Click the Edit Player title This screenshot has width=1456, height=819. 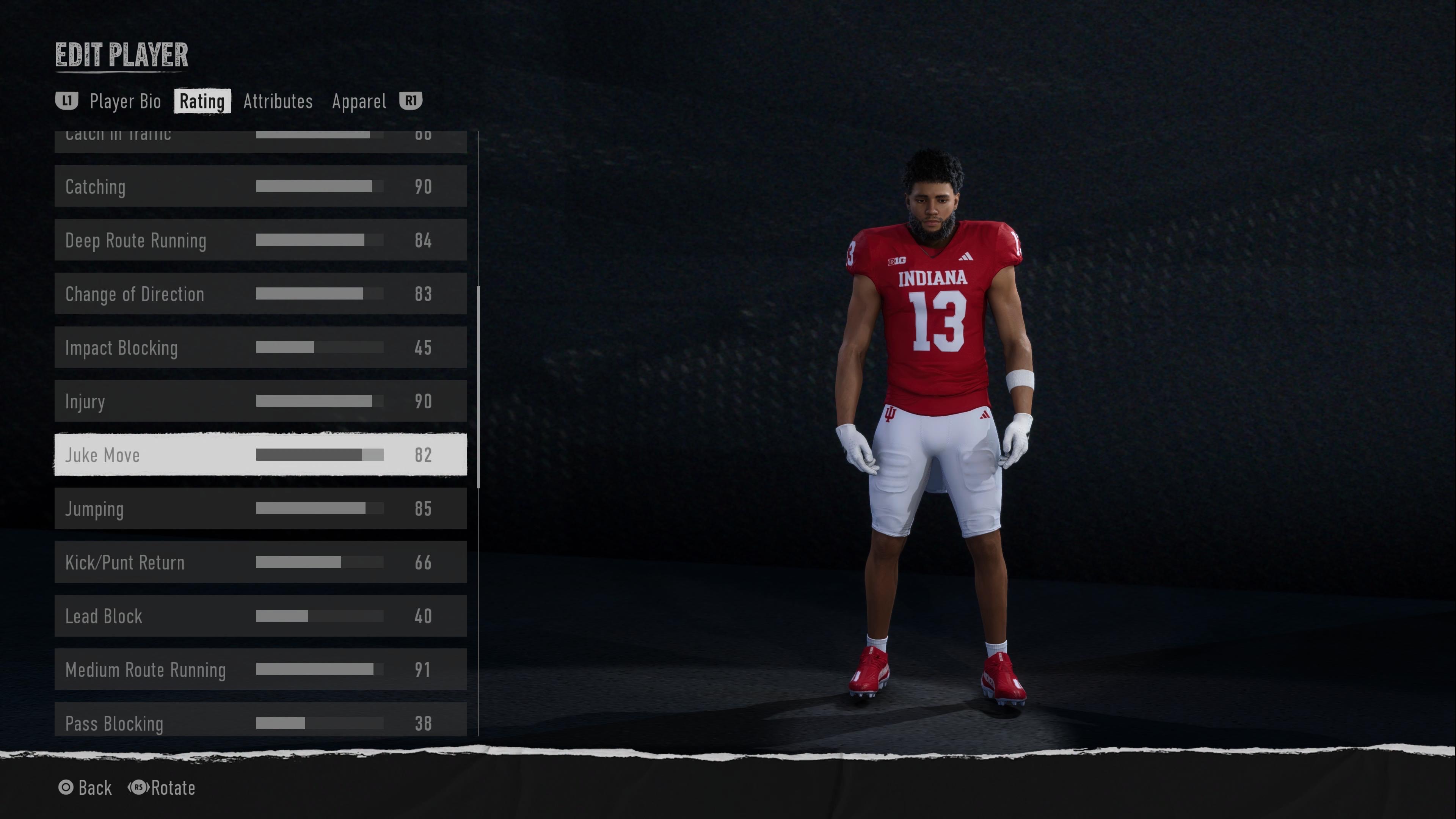[121, 55]
